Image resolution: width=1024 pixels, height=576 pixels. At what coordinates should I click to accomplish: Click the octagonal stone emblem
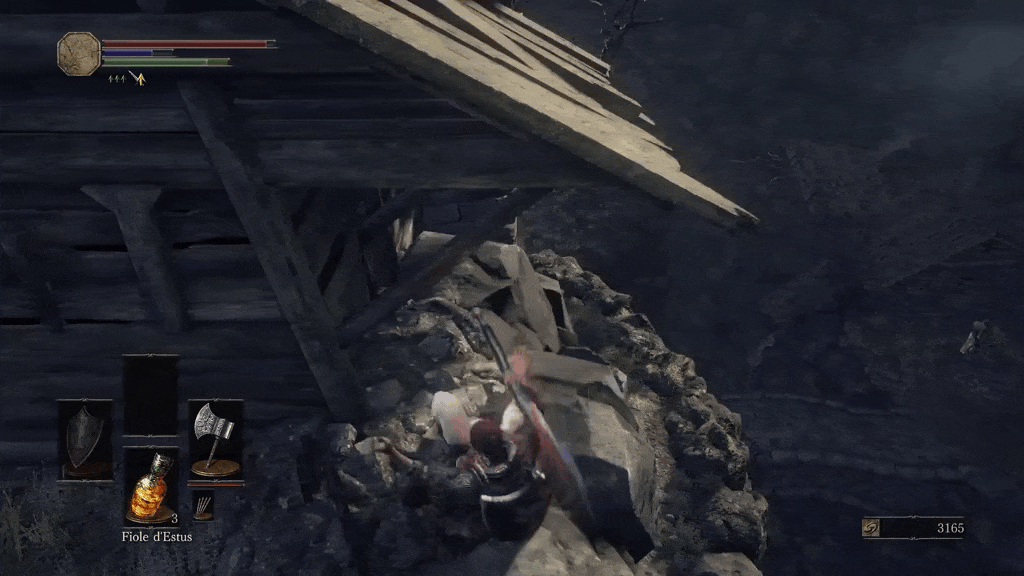pyautogui.click(x=79, y=53)
